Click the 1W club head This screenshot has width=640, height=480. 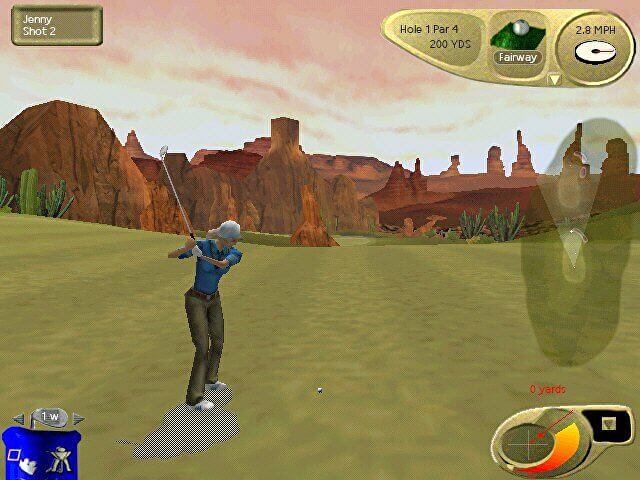point(48,417)
